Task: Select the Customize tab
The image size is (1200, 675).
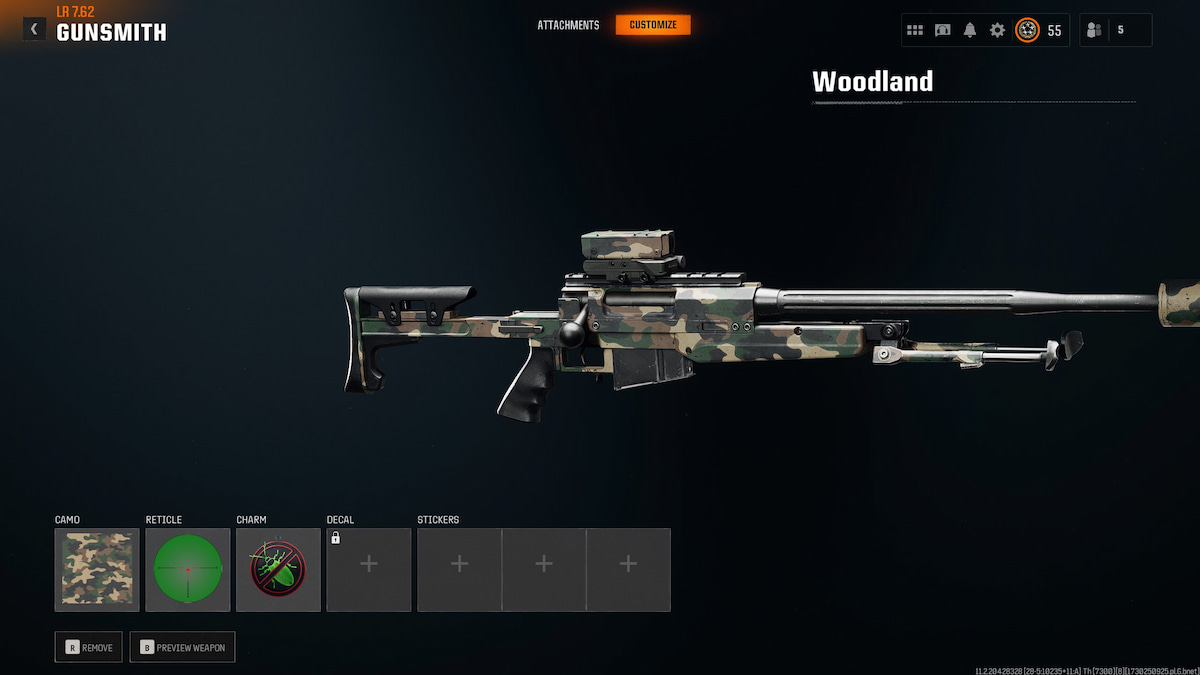Action: click(x=653, y=25)
